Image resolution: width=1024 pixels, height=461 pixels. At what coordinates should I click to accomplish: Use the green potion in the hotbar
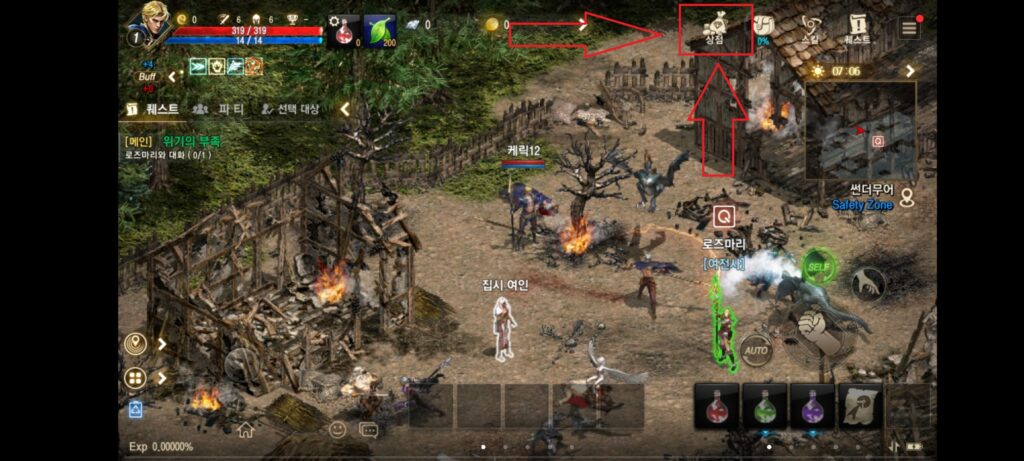click(x=765, y=407)
